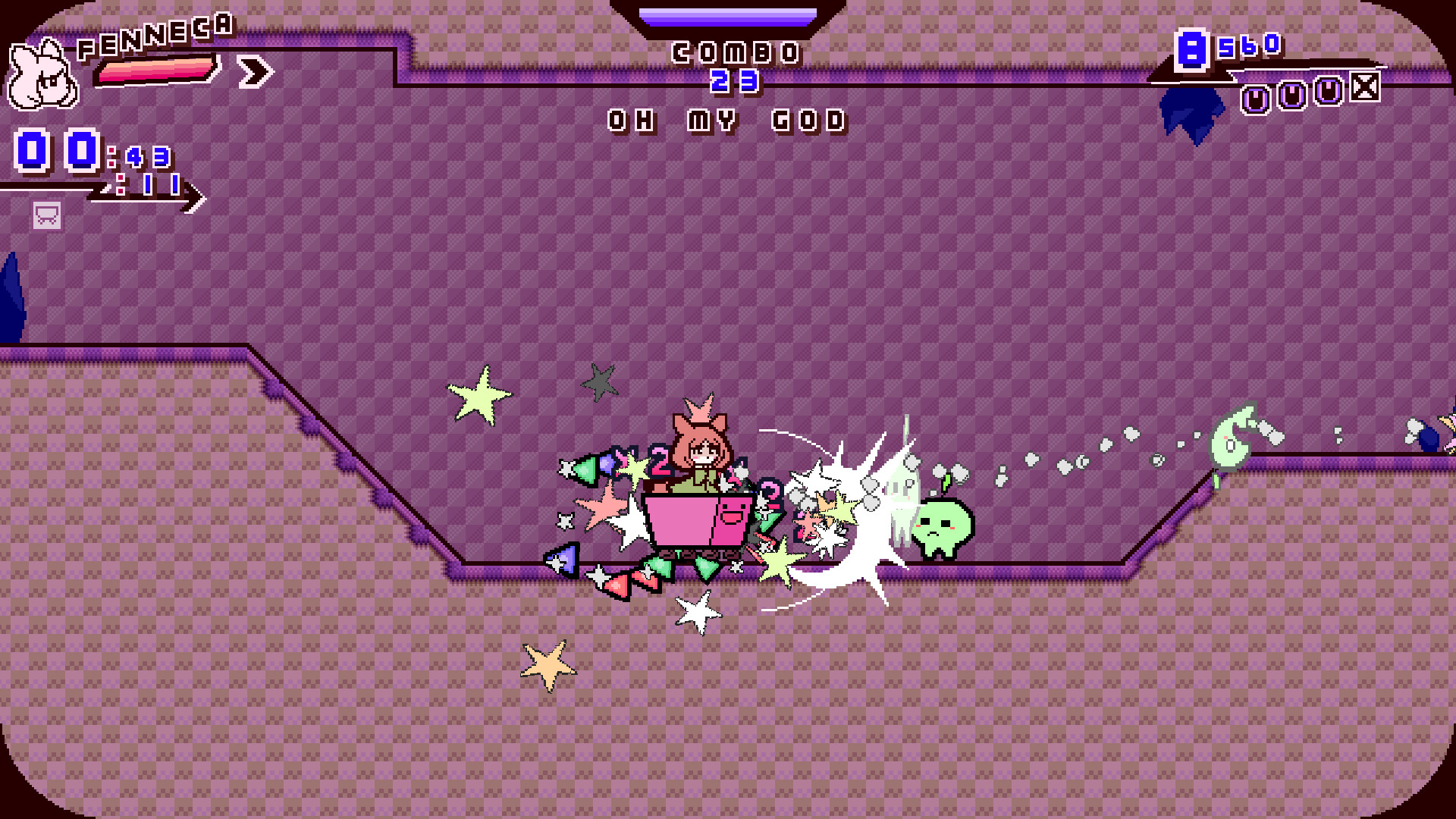Click the OH MY GOD combo text
This screenshot has height=819, width=1456.
tap(726, 120)
